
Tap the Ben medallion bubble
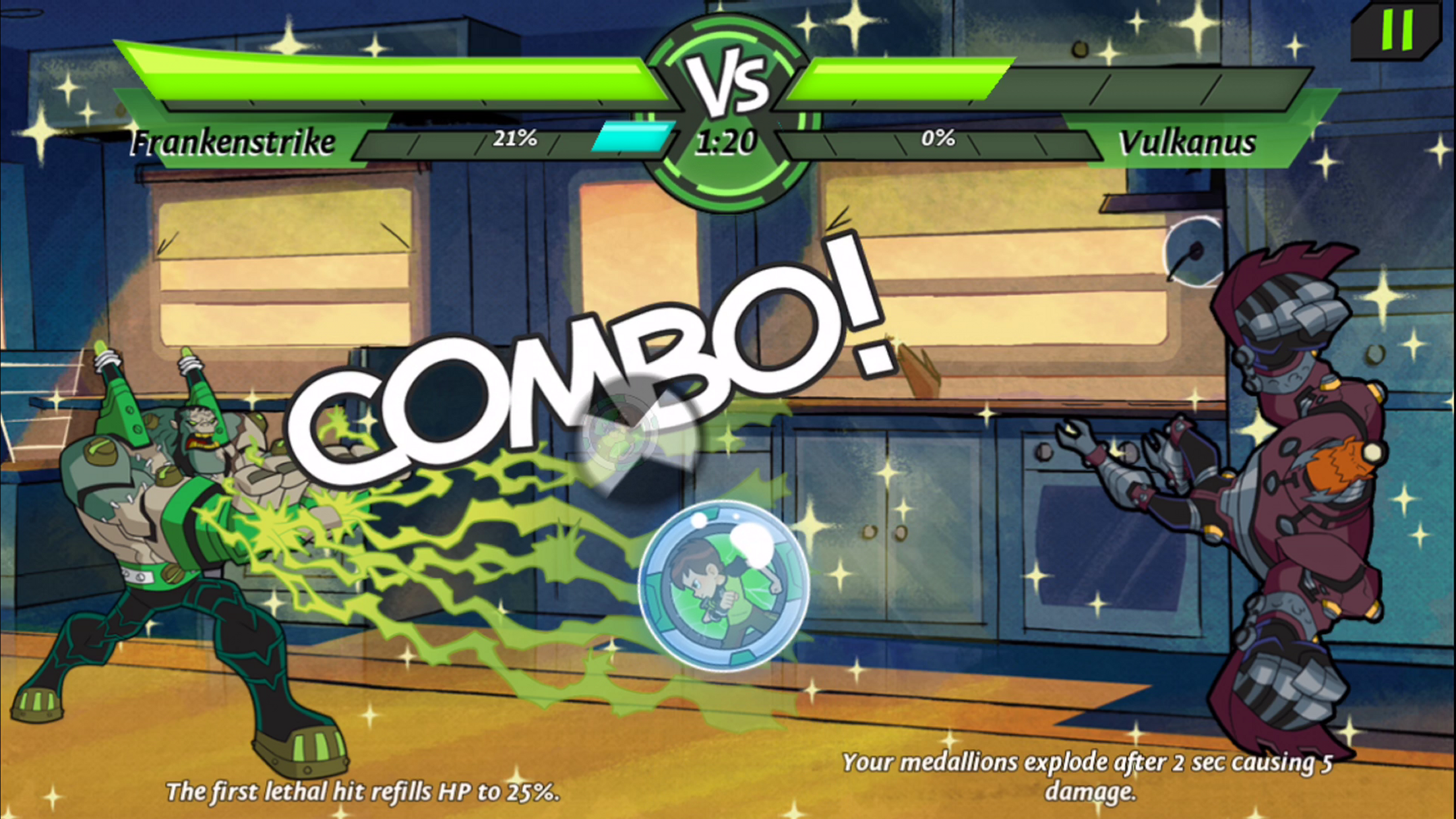(723, 586)
